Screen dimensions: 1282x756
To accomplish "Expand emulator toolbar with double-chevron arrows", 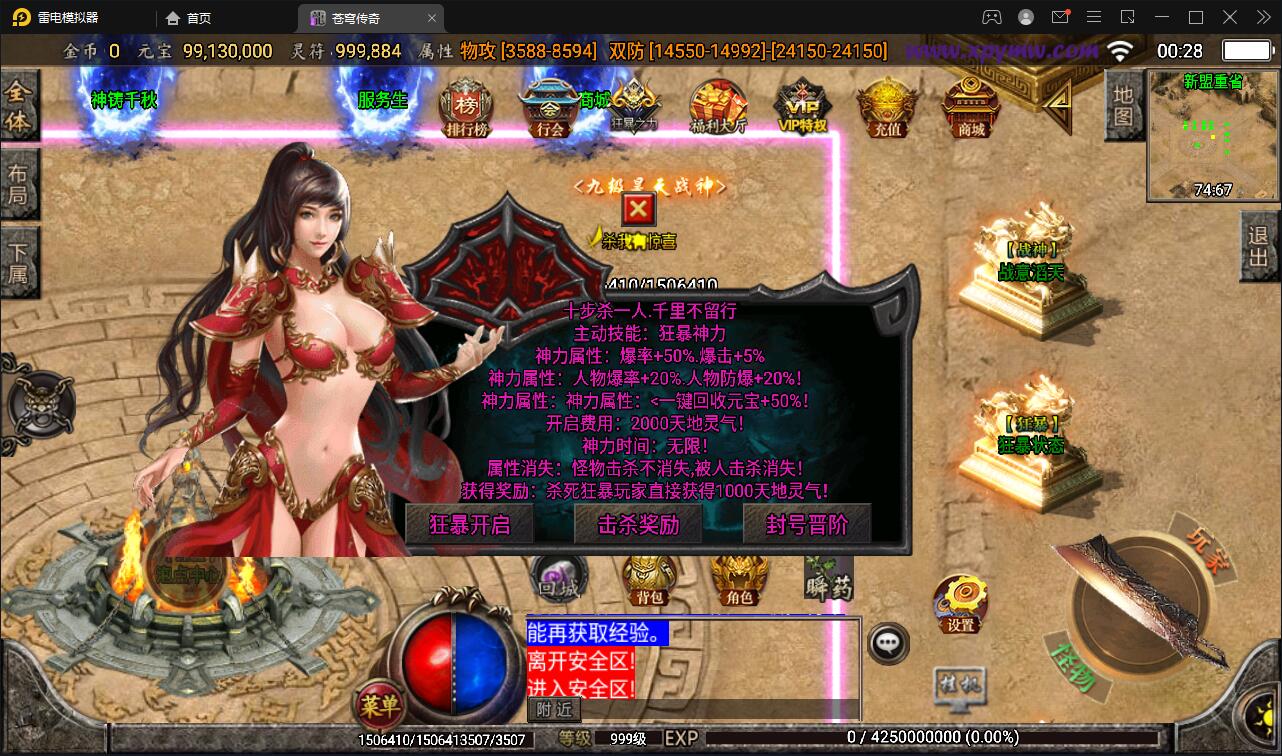I will pyautogui.click(x=1262, y=17).
